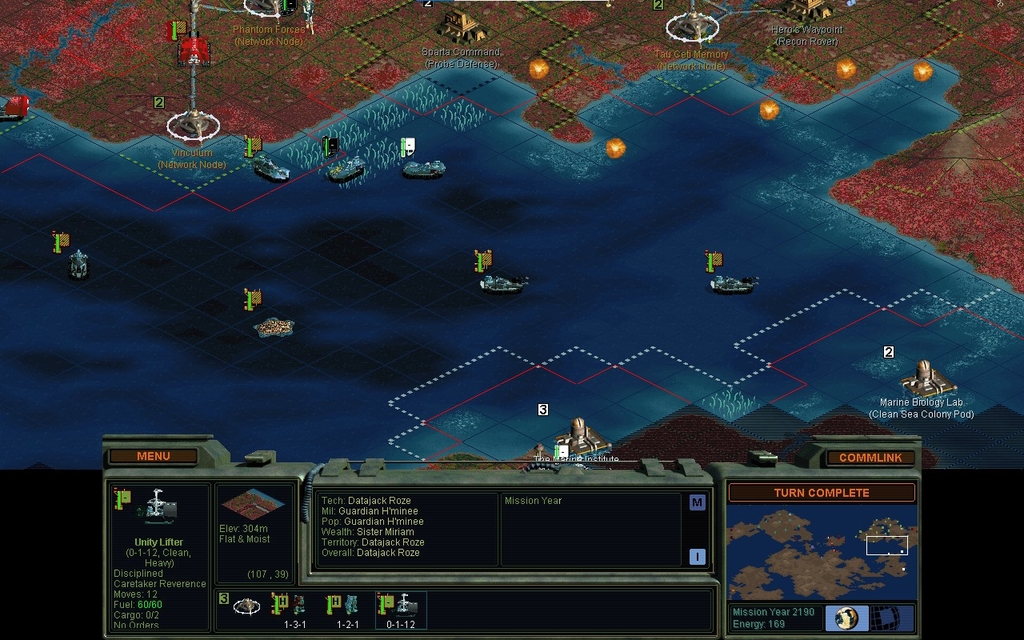Click the TURN COMPLETE button
This screenshot has width=1024, height=640.
tap(821, 493)
